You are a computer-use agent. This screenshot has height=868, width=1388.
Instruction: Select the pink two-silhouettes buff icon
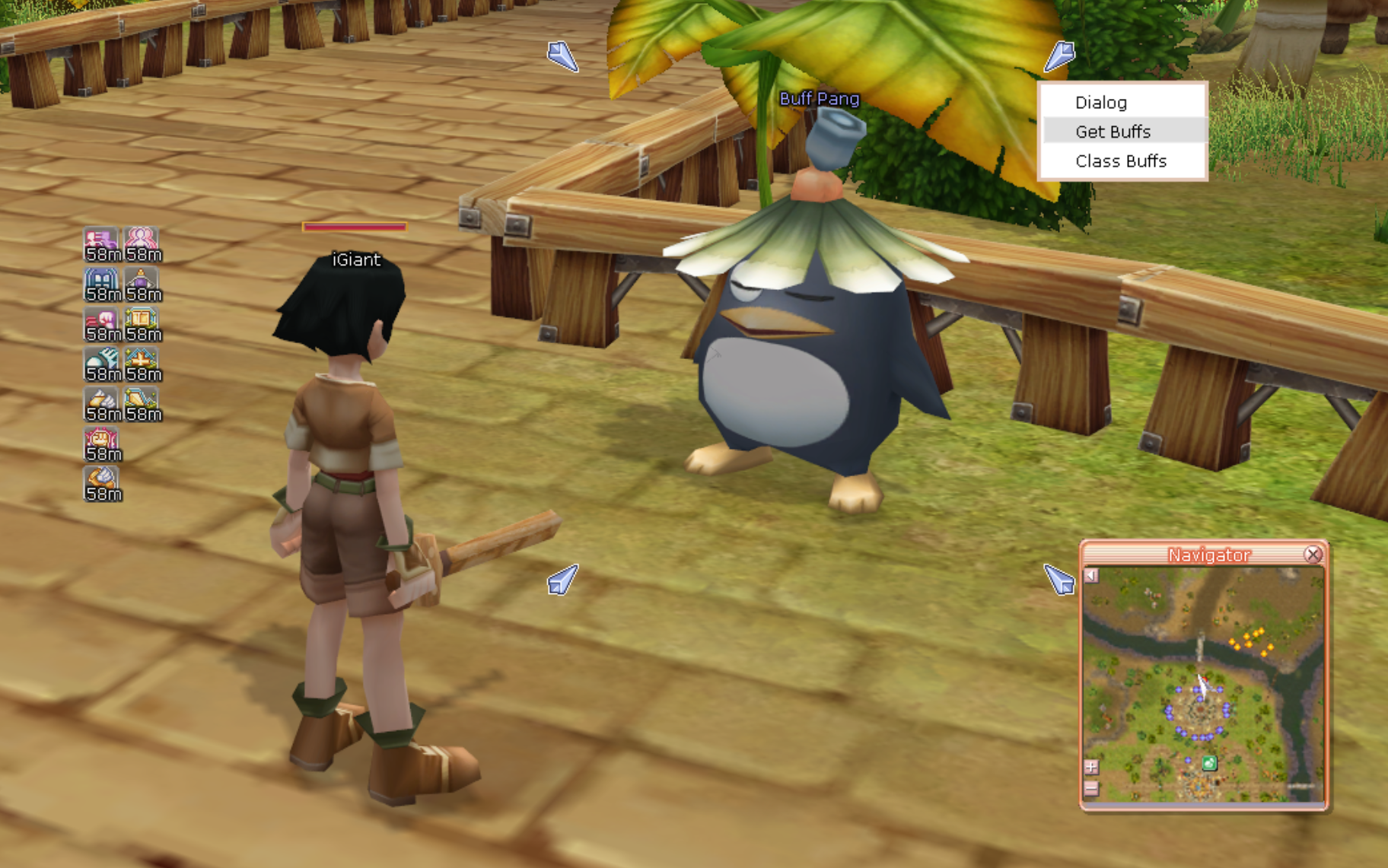coord(142,240)
